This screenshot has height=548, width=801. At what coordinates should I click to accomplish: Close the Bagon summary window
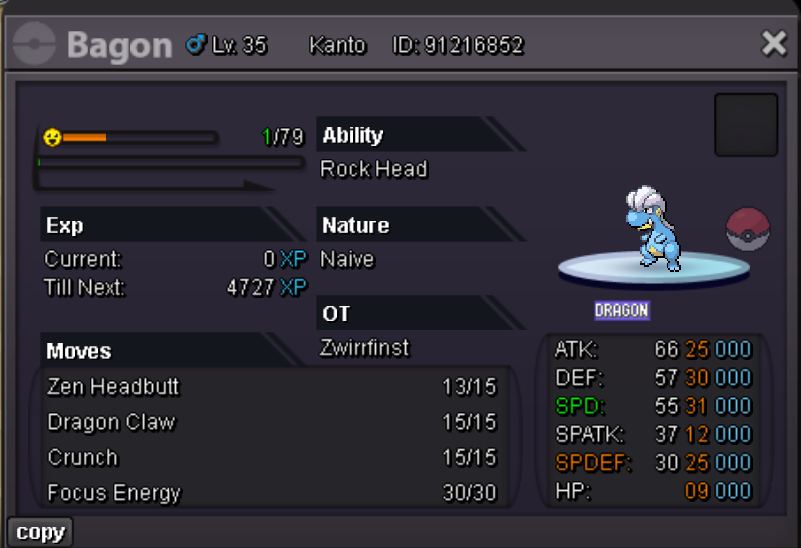click(x=774, y=43)
